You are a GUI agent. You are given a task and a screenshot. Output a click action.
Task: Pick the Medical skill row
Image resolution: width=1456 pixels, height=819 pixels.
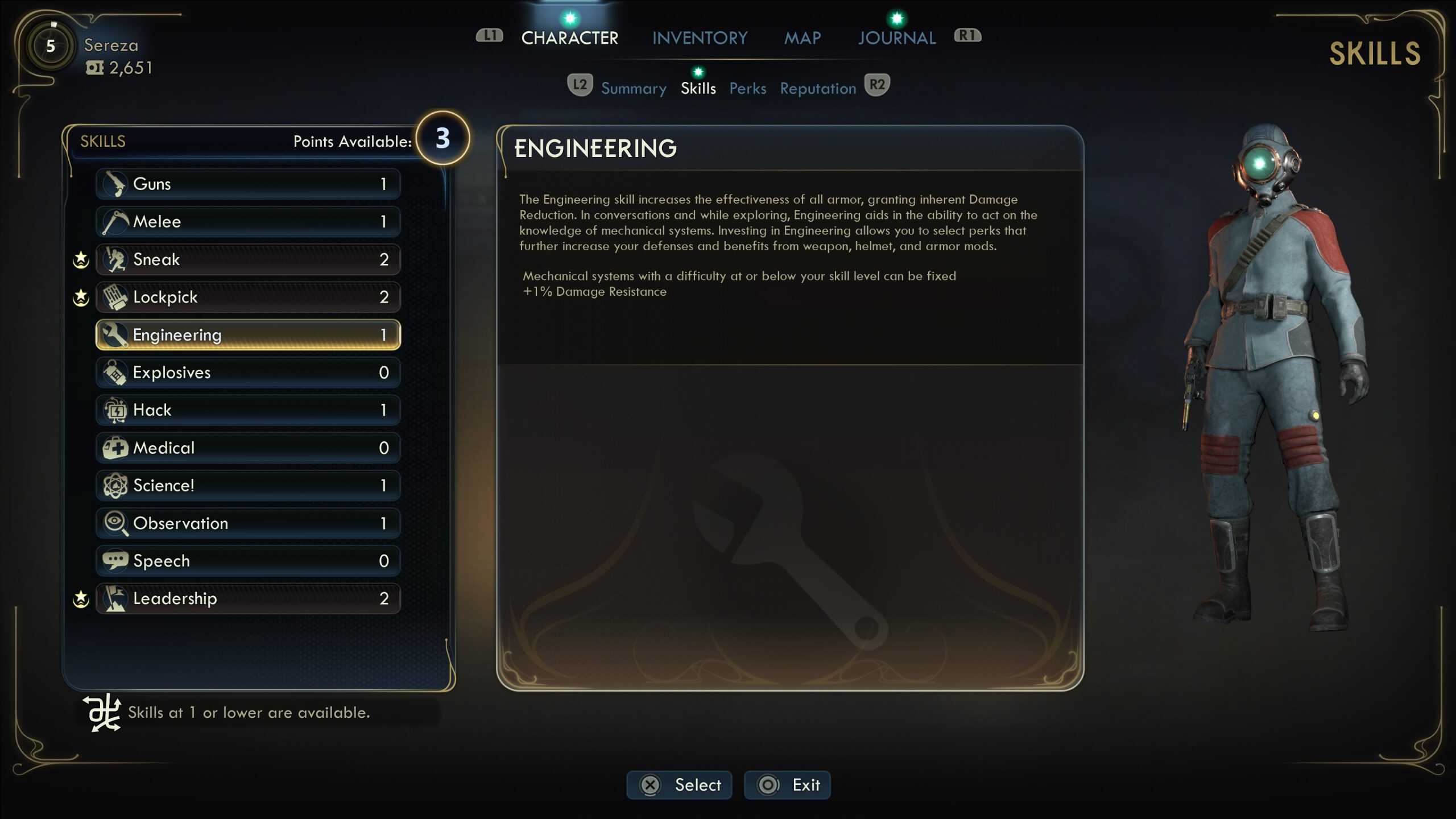click(x=248, y=448)
